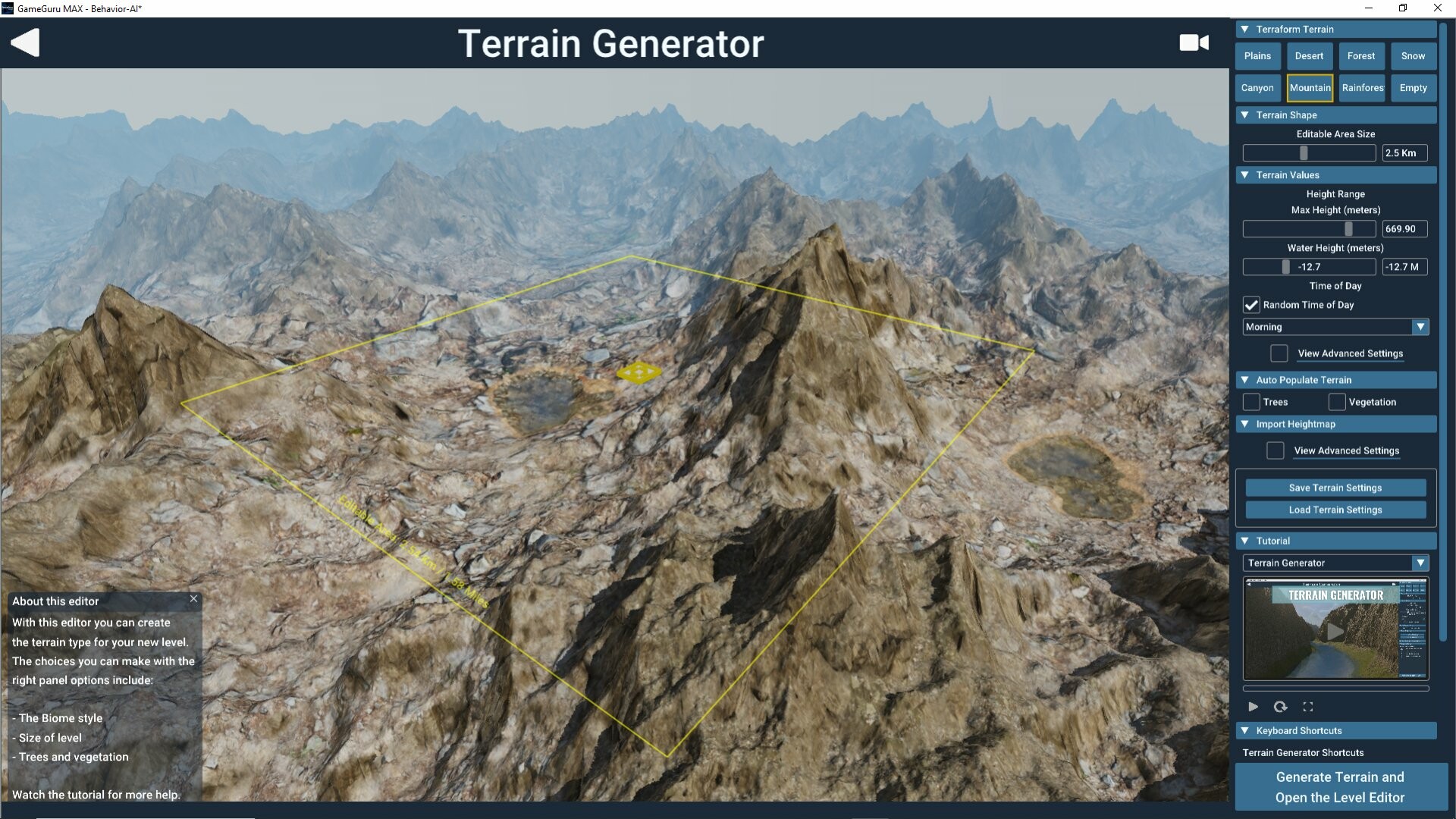This screenshot has height=819, width=1456.
Task: Close the About this editor panel
Action: pyautogui.click(x=194, y=599)
